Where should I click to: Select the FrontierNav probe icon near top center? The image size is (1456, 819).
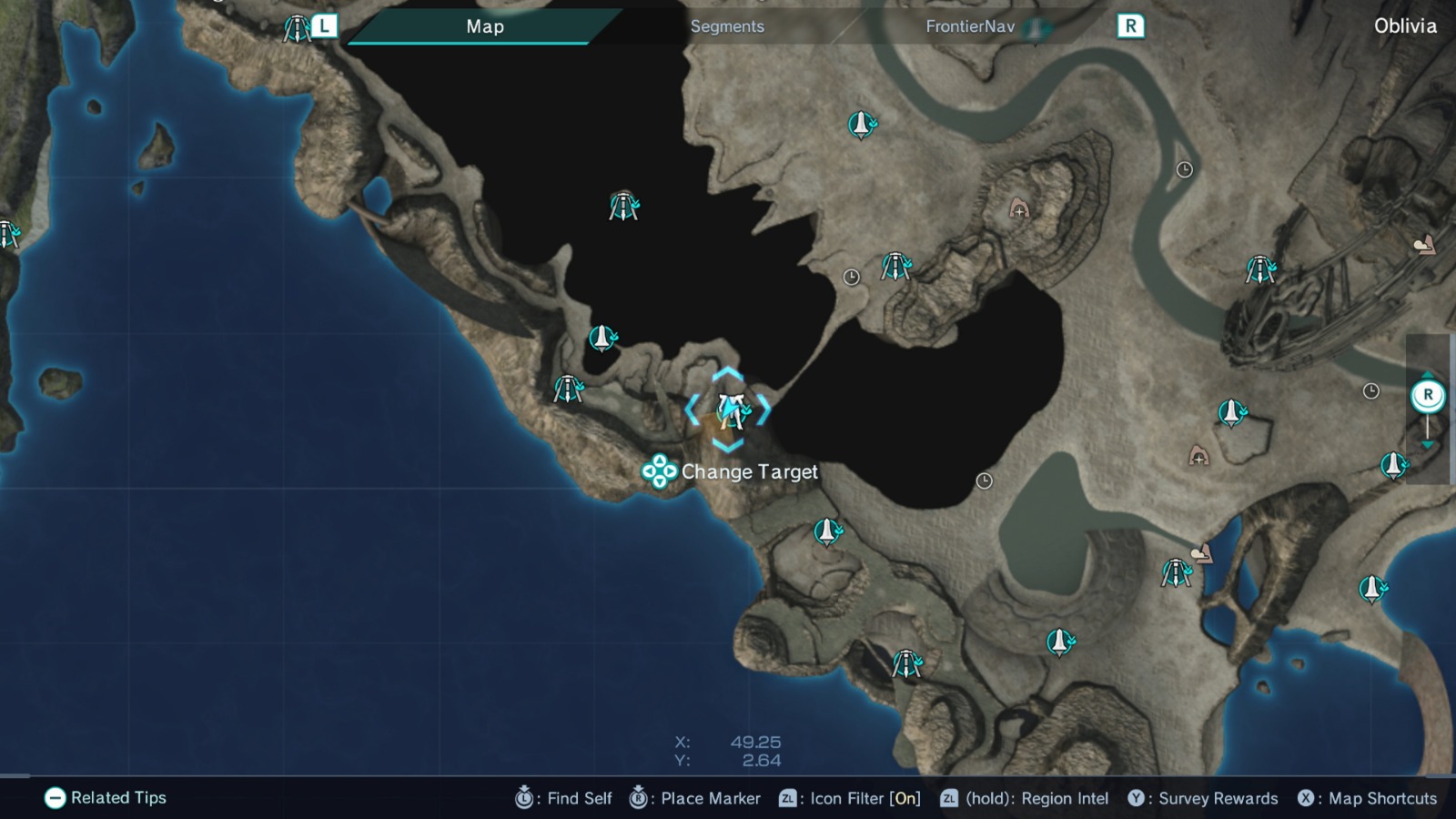click(861, 123)
